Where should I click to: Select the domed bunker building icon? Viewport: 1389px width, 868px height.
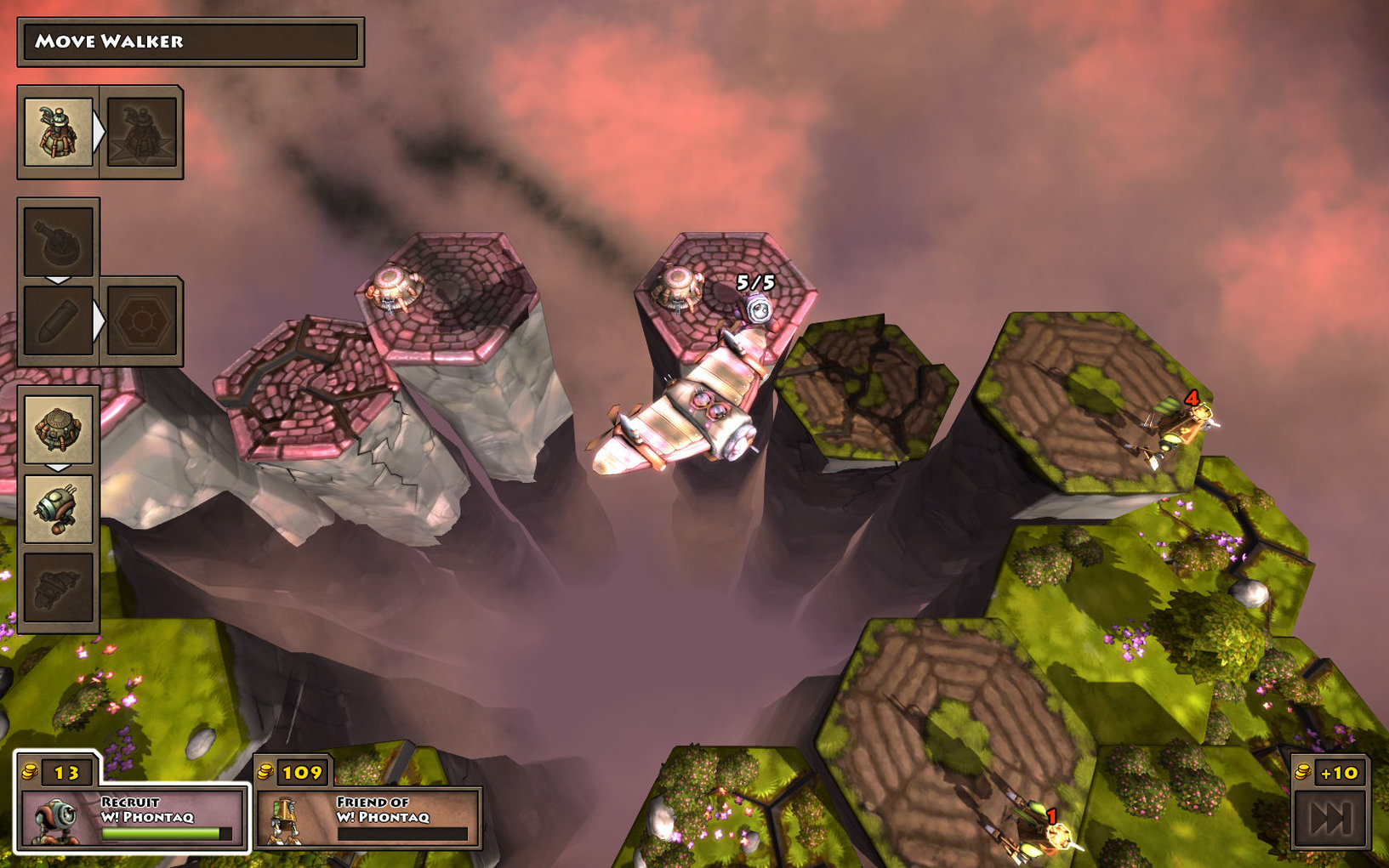[x=58, y=428]
